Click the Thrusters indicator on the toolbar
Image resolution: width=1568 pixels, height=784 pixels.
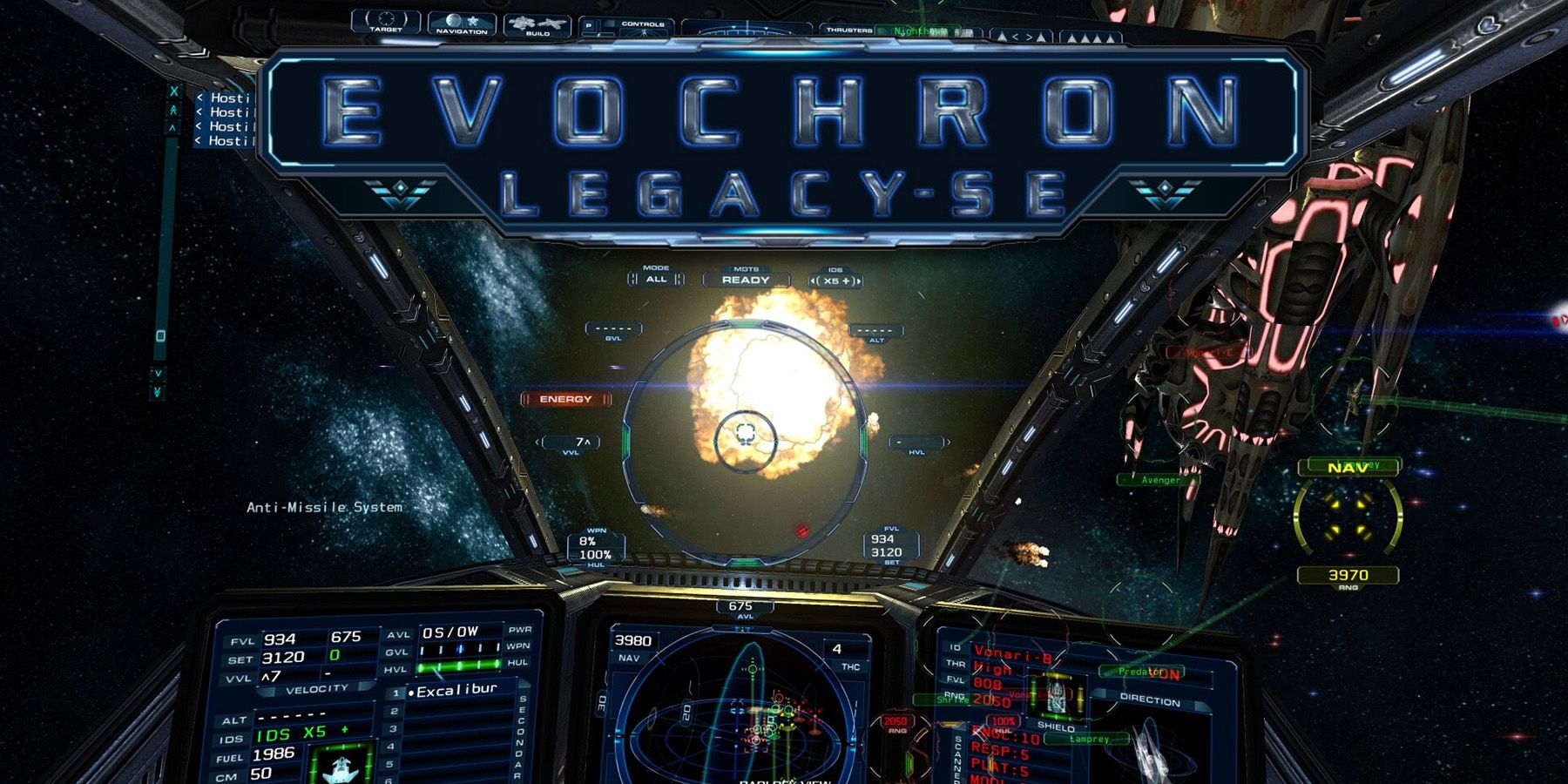(849, 30)
